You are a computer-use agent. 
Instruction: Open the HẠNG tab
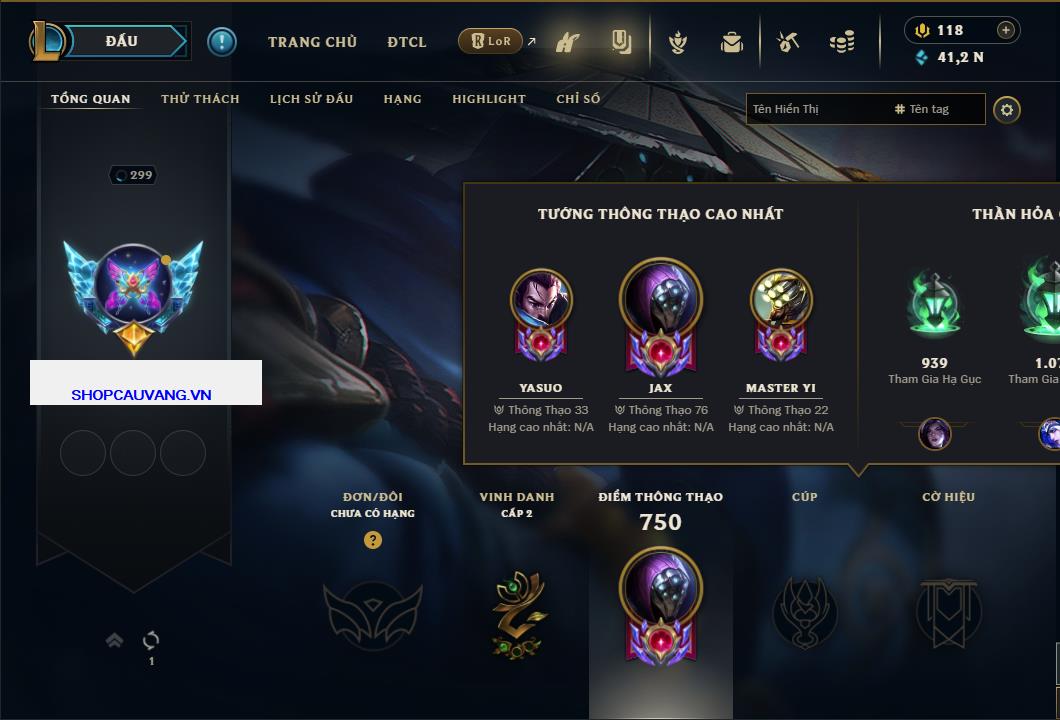[x=402, y=99]
